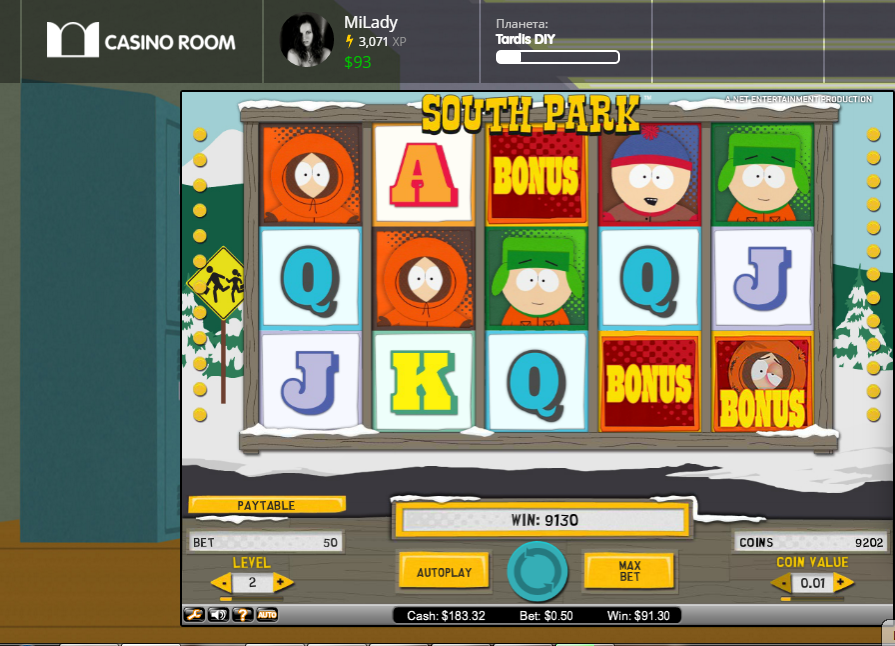Image resolution: width=895 pixels, height=646 pixels.
Task: Click the MiLady profile avatar
Action: [306, 41]
